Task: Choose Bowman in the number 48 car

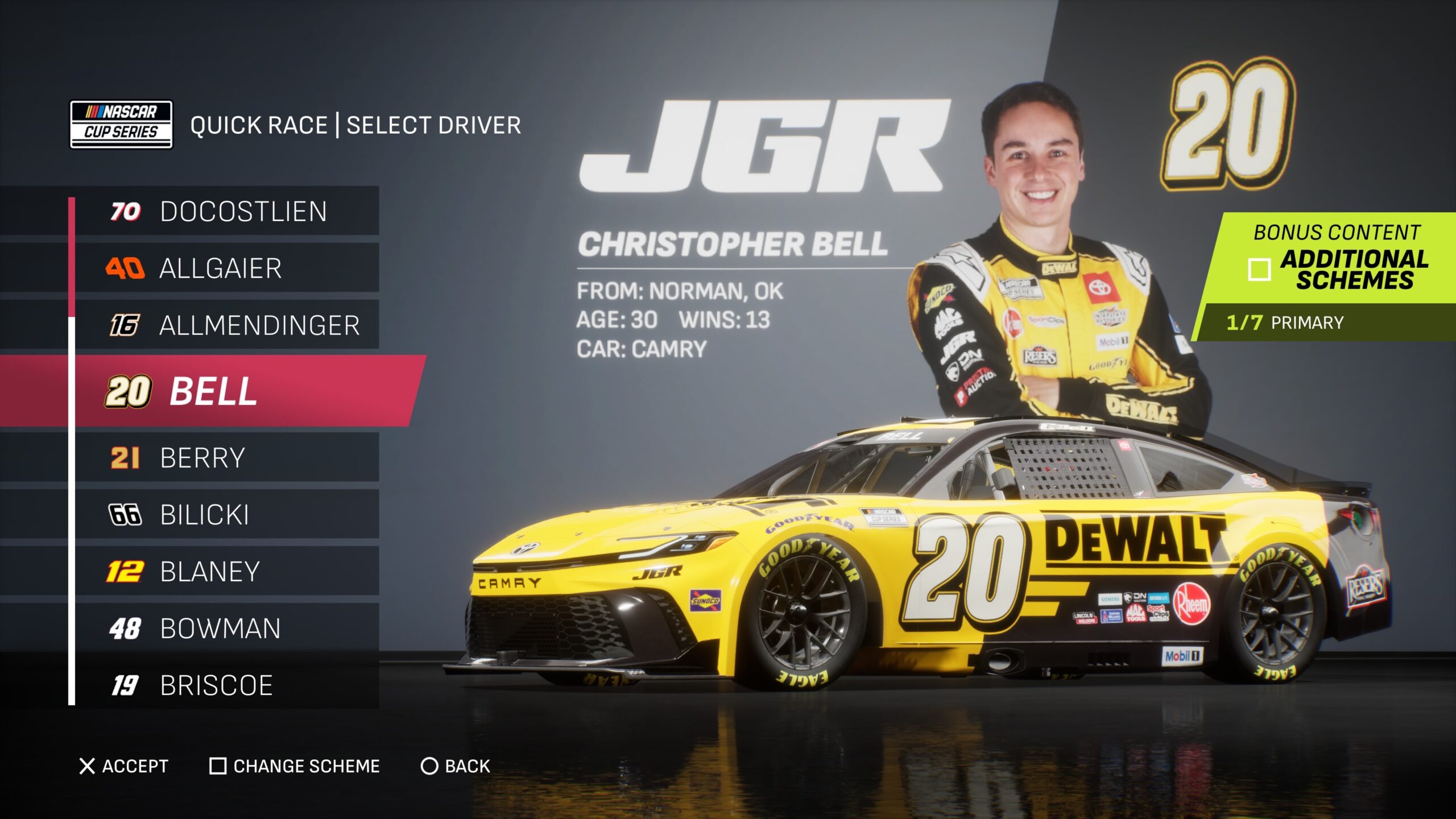Action: [227, 628]
